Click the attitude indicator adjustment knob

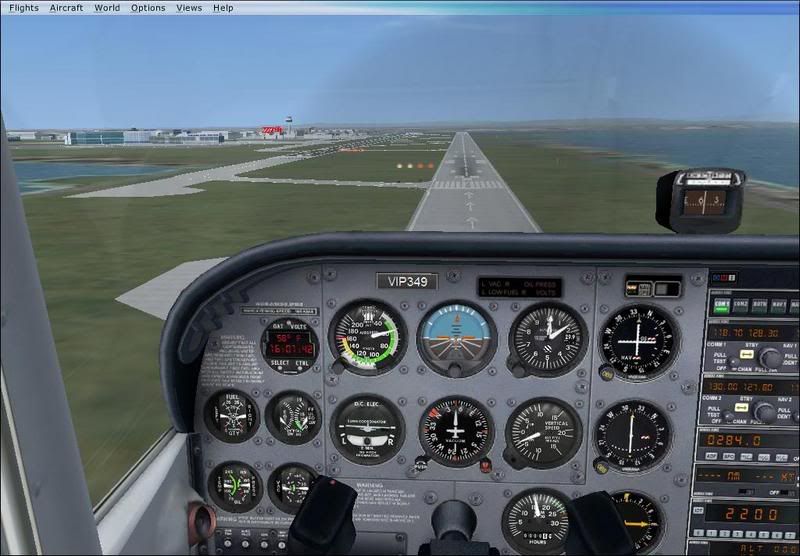[x=455, y=371]
